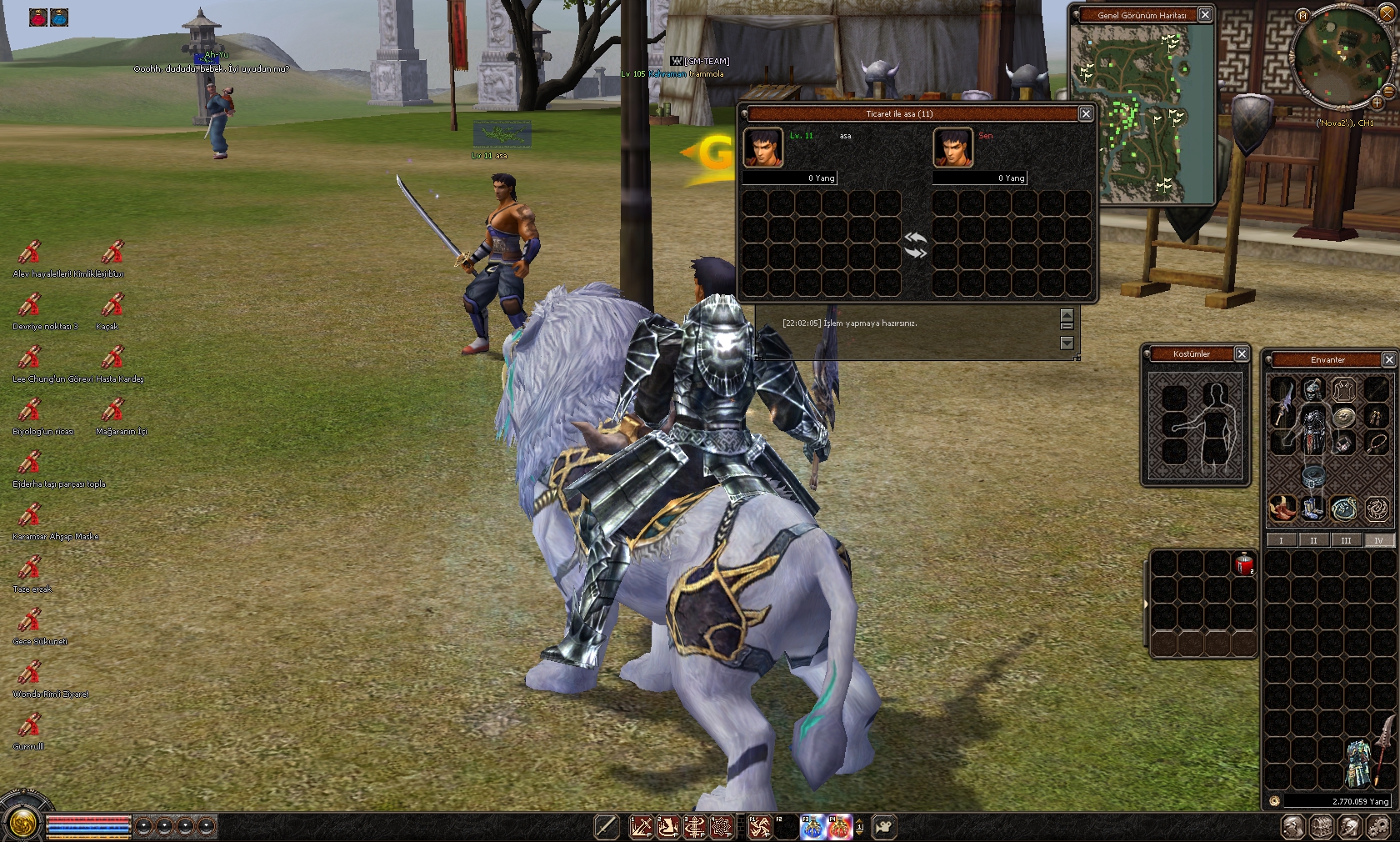
Task: Select the red potion in the side panel
Action: pyautogui.click(x=1244, y=564)
